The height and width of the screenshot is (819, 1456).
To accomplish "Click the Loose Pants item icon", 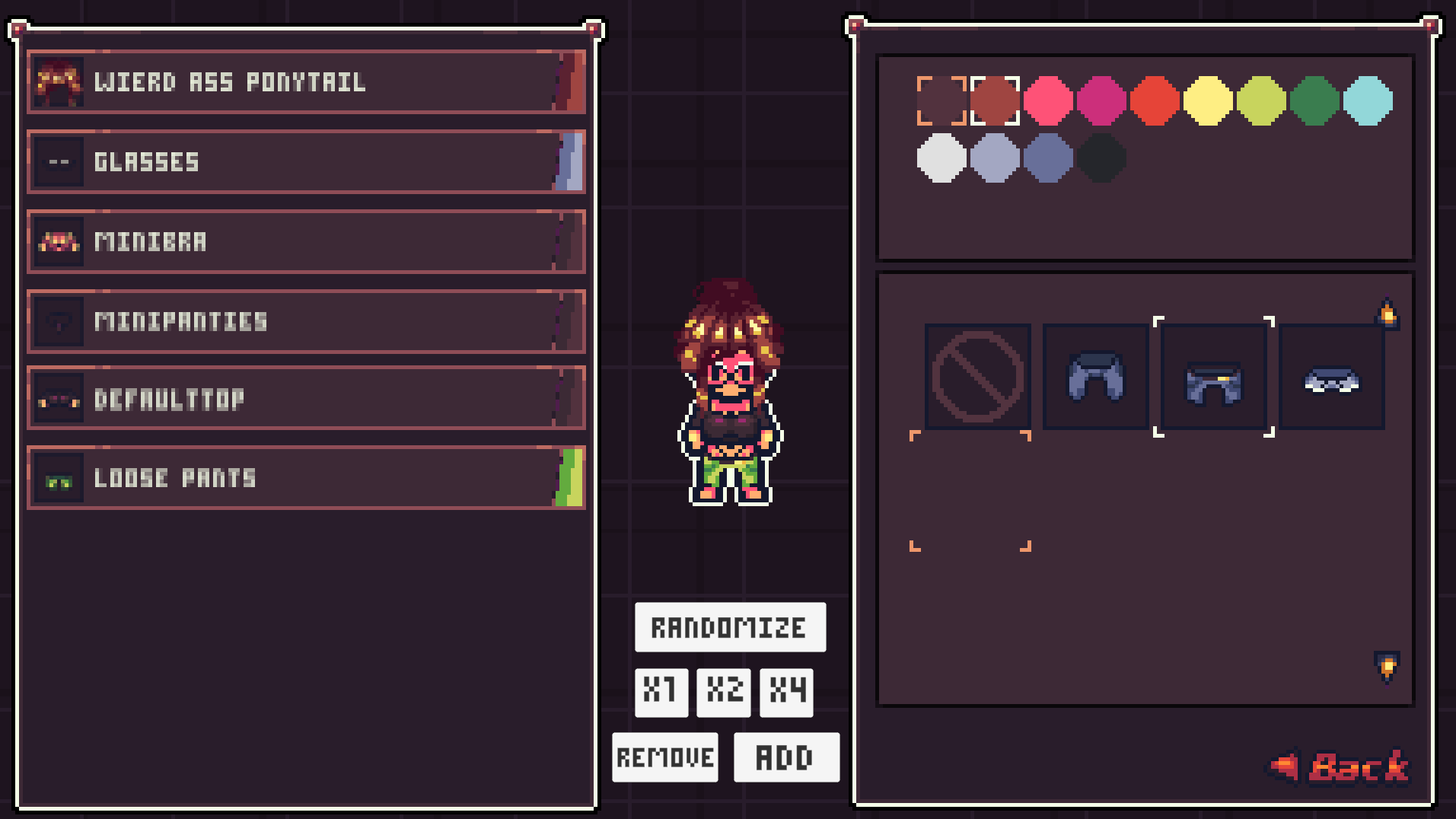I will tap(59, 478).
